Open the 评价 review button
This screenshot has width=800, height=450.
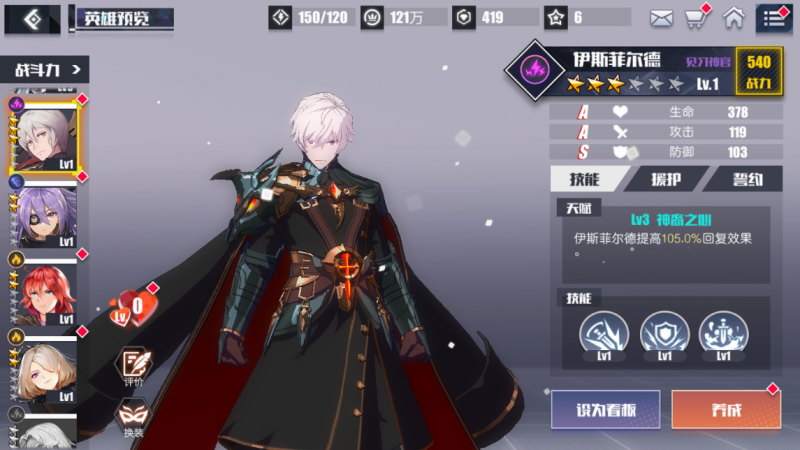click(x=134, y=366)
